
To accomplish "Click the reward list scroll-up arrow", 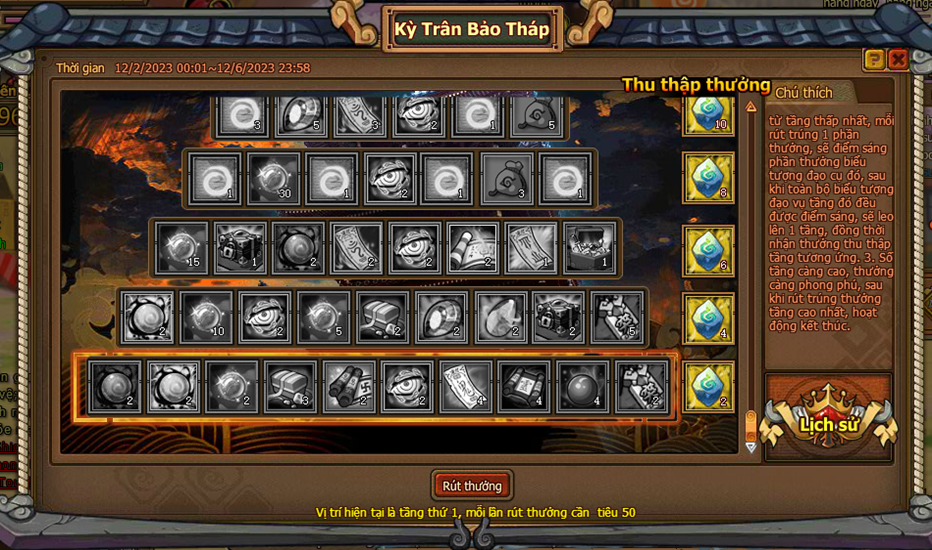I will tap(751, 106).
